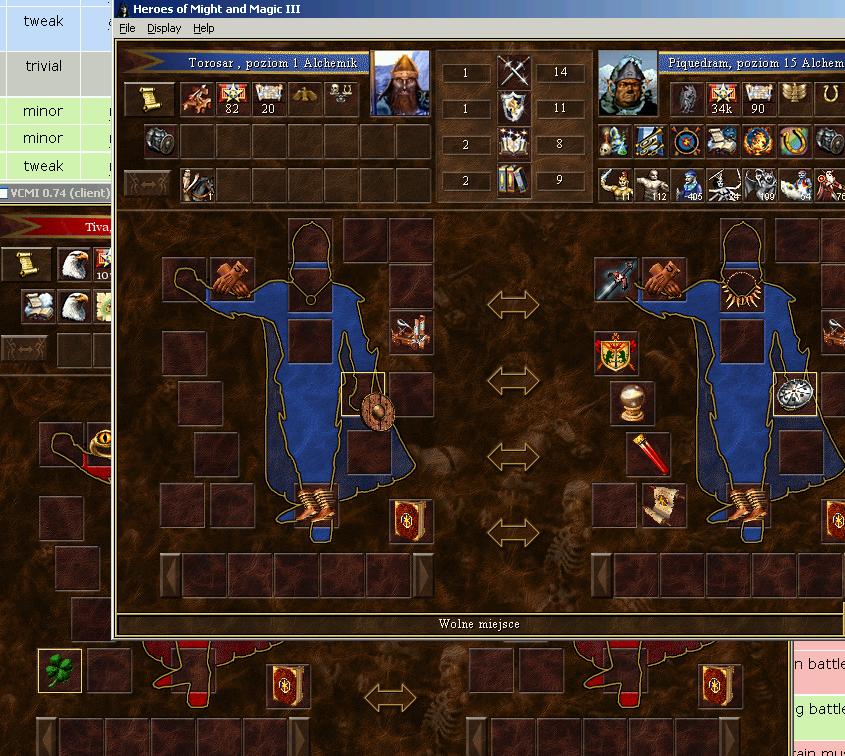Page Piquedram's backpack to the left
Image resolution: width=845 pixels, height=756 pixels.
[x=602, y=575]
